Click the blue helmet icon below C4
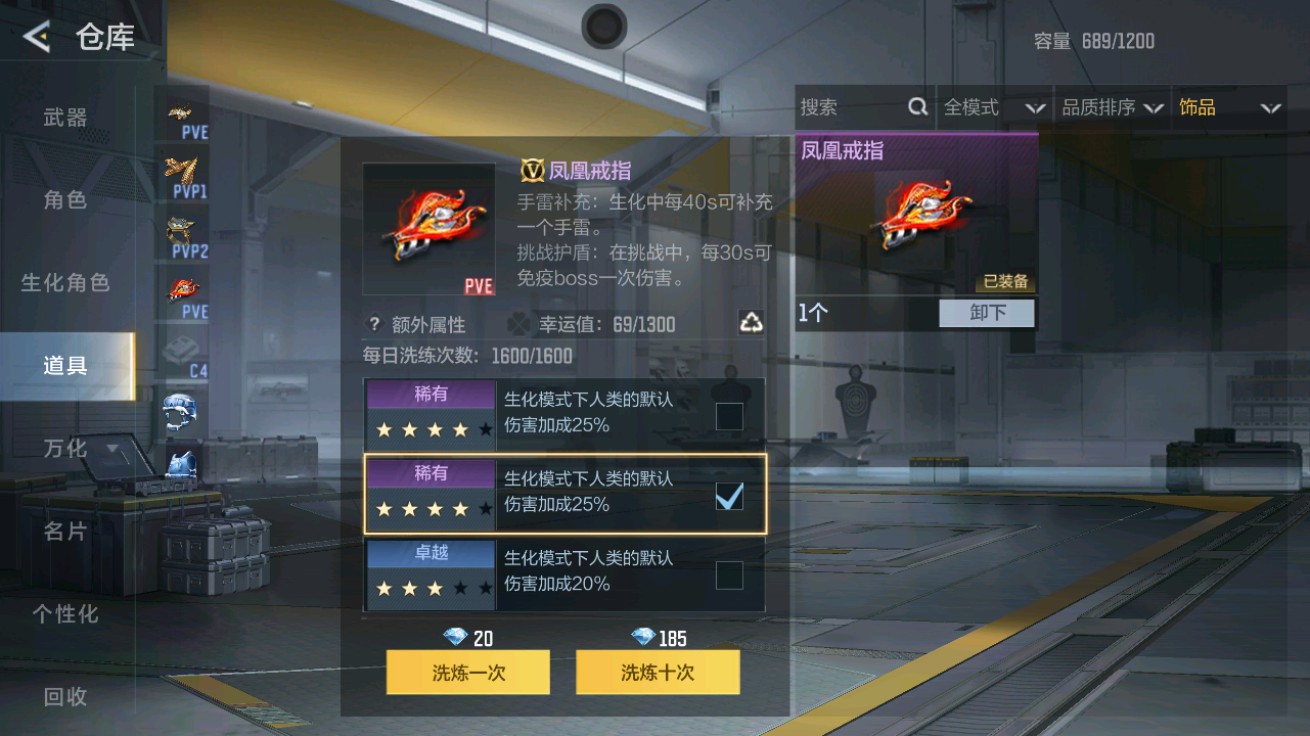Screen dimensions: 1310x736 [x=180, y=412]
